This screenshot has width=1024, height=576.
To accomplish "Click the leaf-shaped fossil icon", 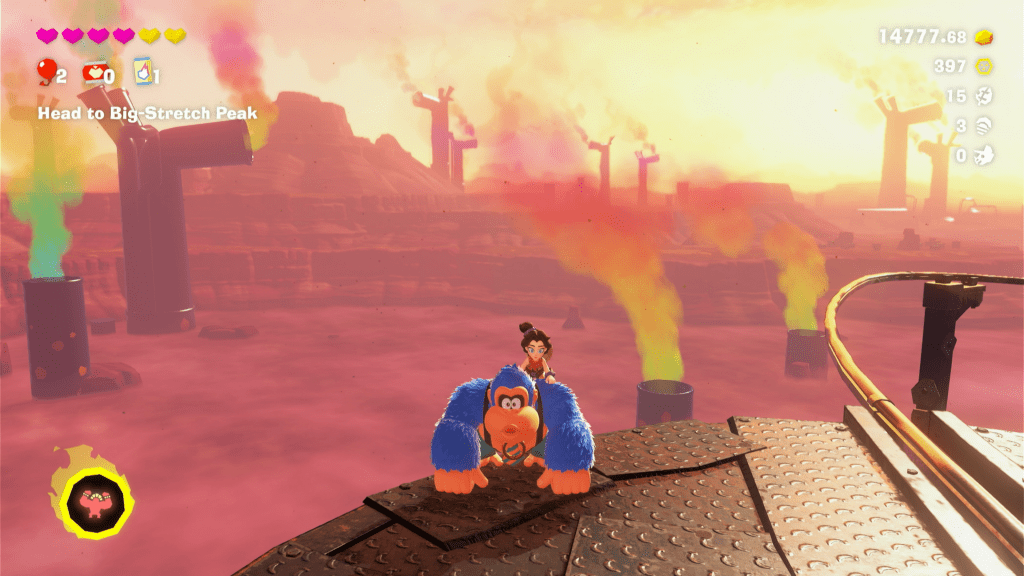I will 985,96.
